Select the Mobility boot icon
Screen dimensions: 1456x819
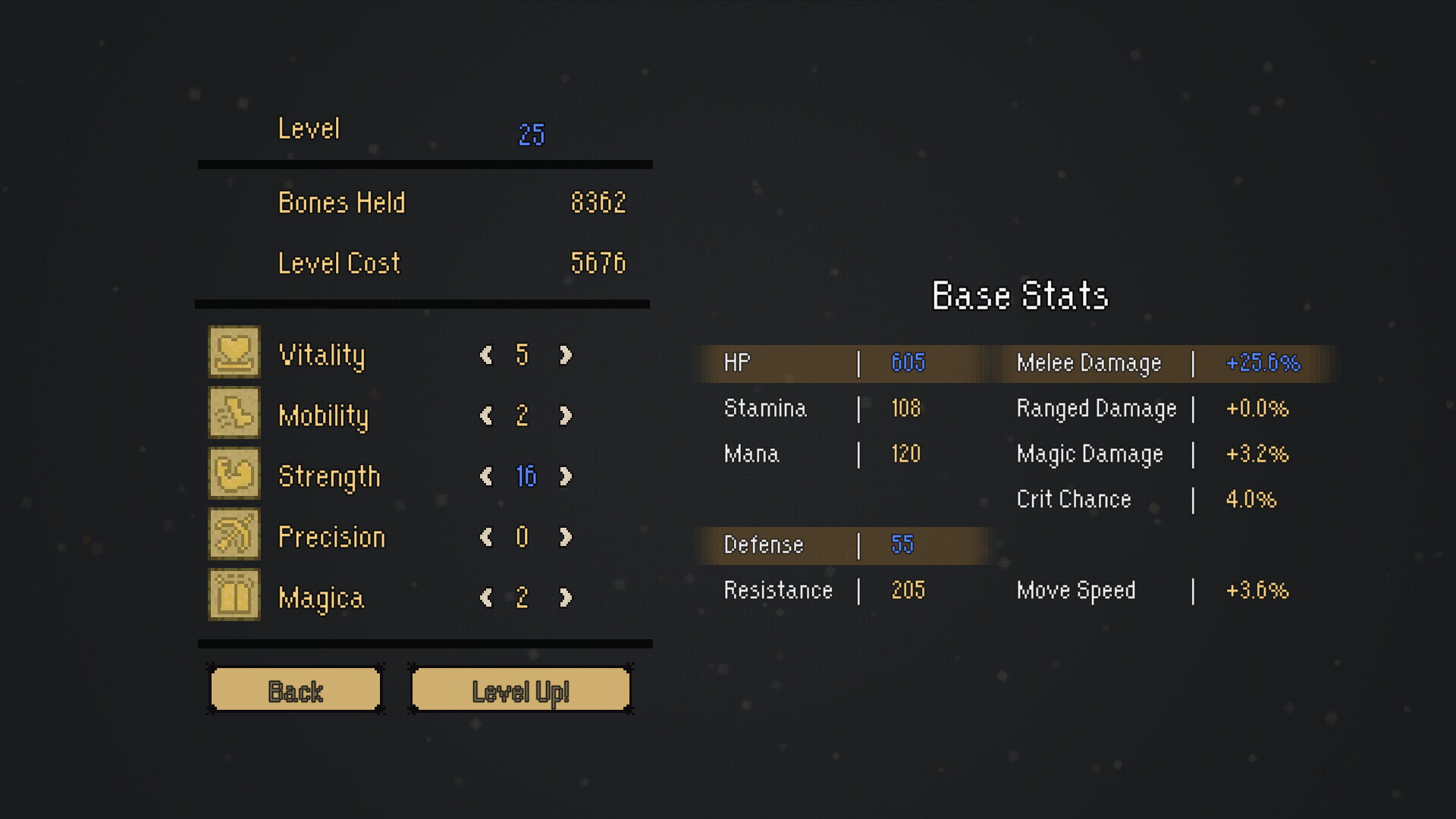pyautogui.click(x=234, y=413)
